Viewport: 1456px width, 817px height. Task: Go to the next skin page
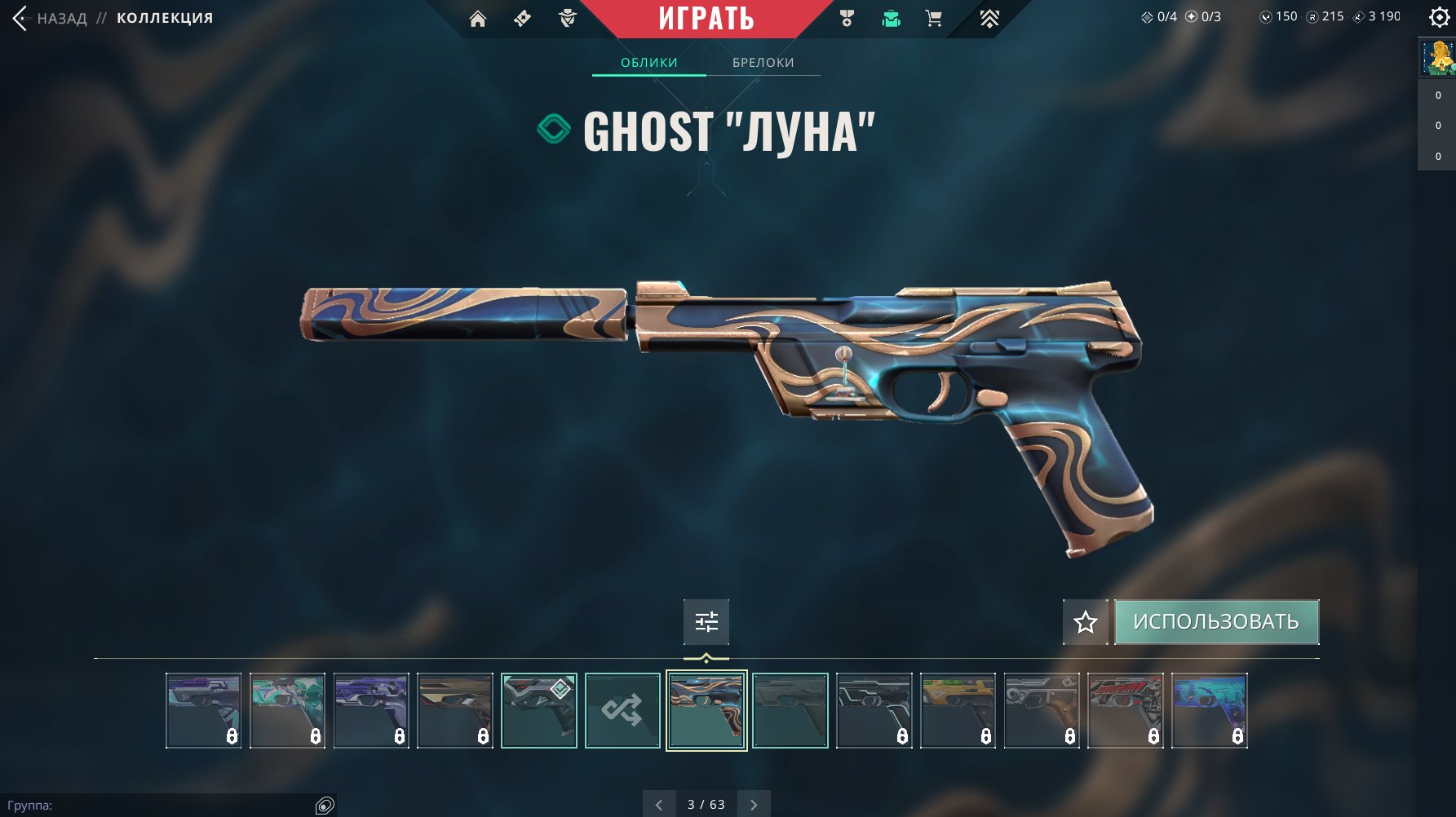pos(754,805)
